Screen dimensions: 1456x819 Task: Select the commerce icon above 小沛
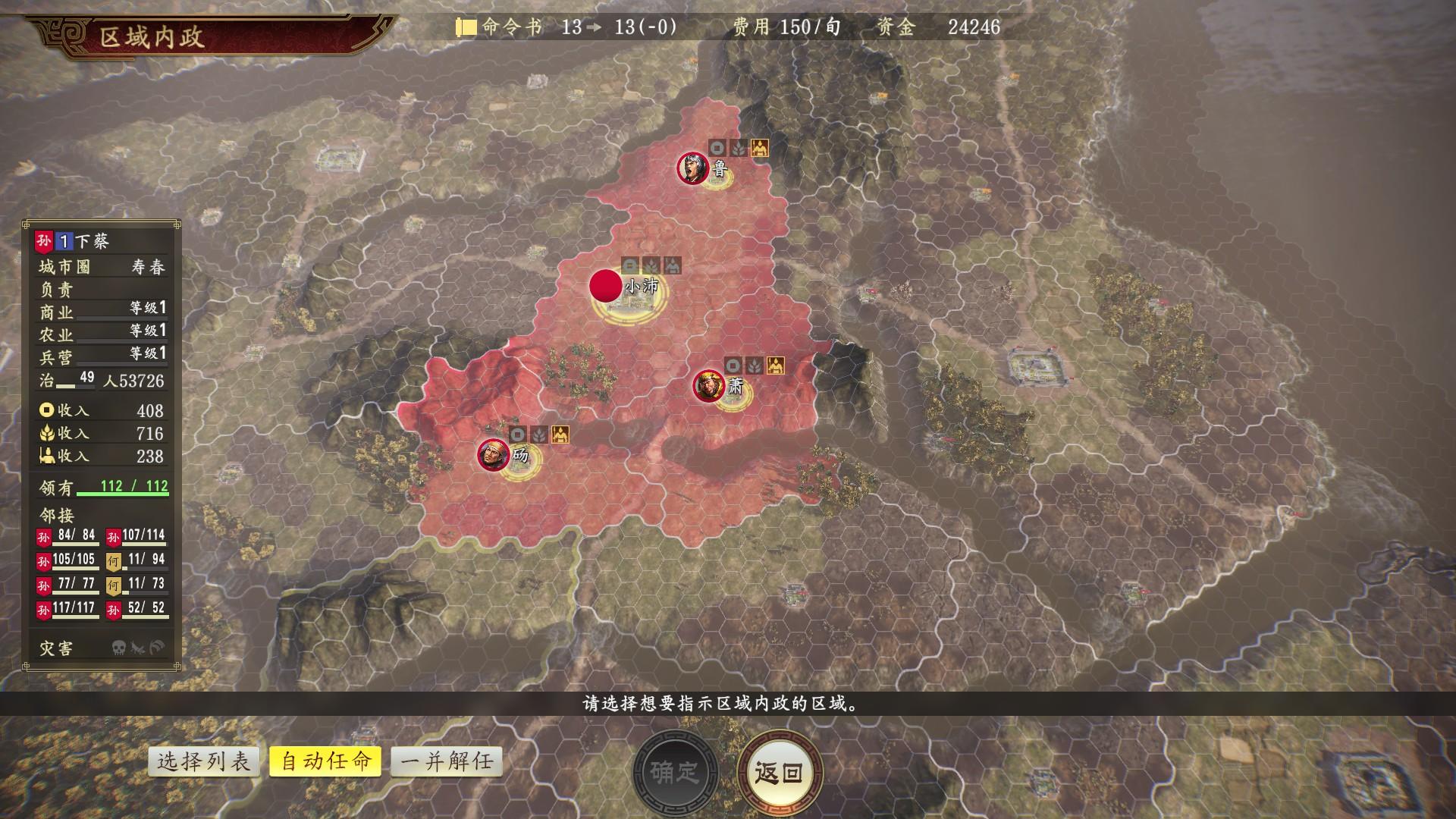tap(629, 265)
